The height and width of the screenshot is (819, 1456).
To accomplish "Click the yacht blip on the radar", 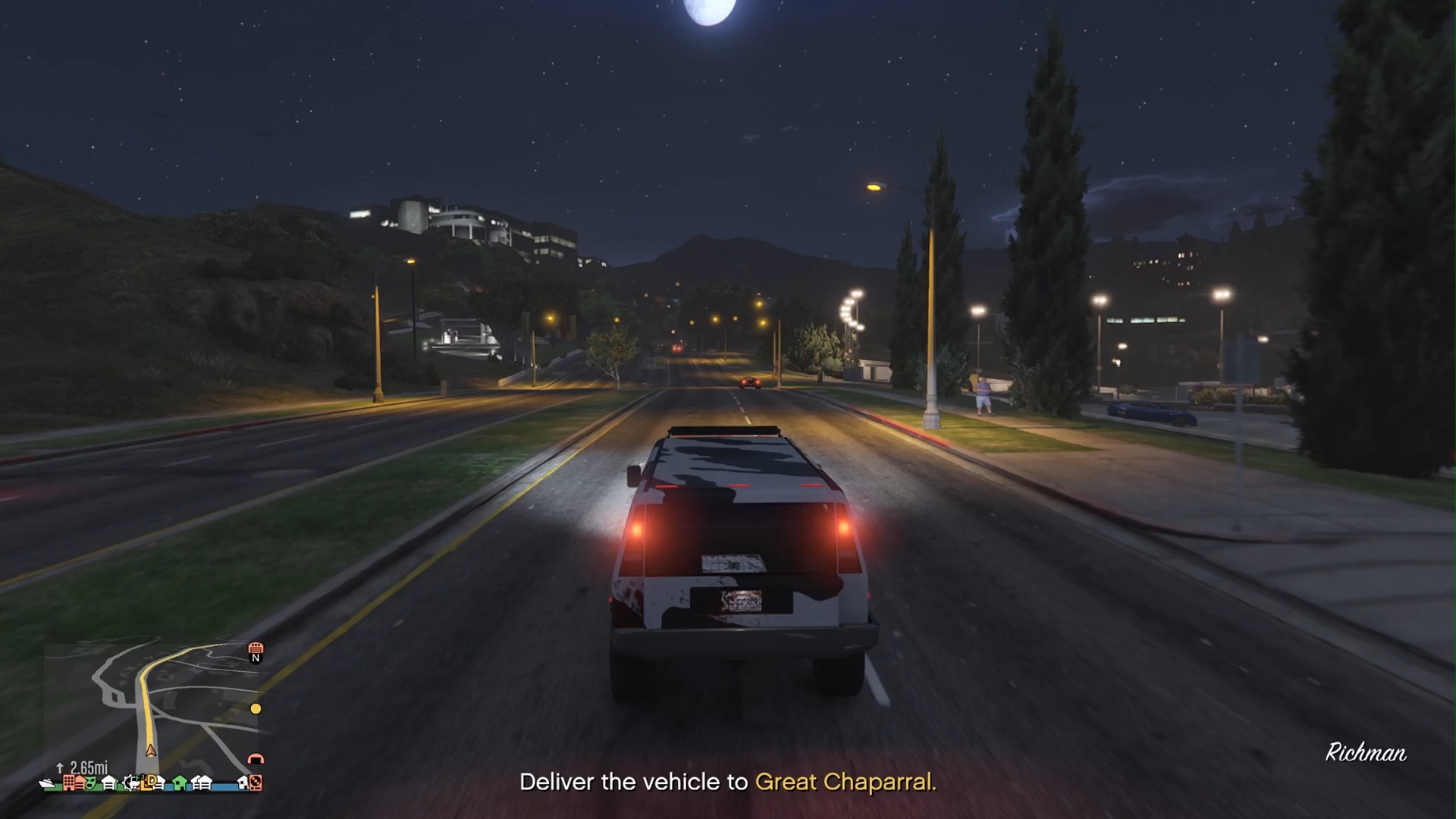I will [x=48, y=783].
